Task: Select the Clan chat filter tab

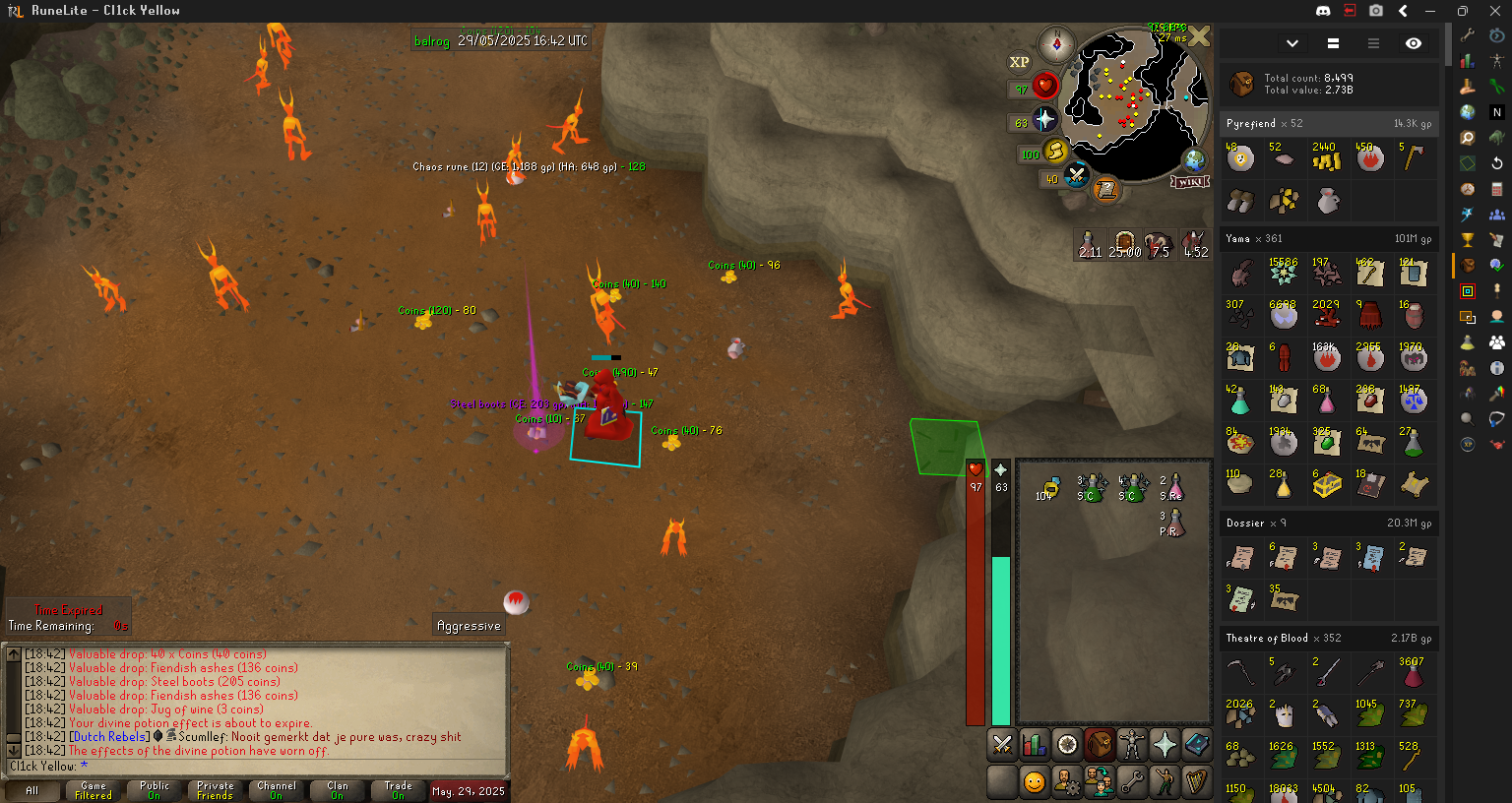Action: pyautogui.click(x=338, y=790)
